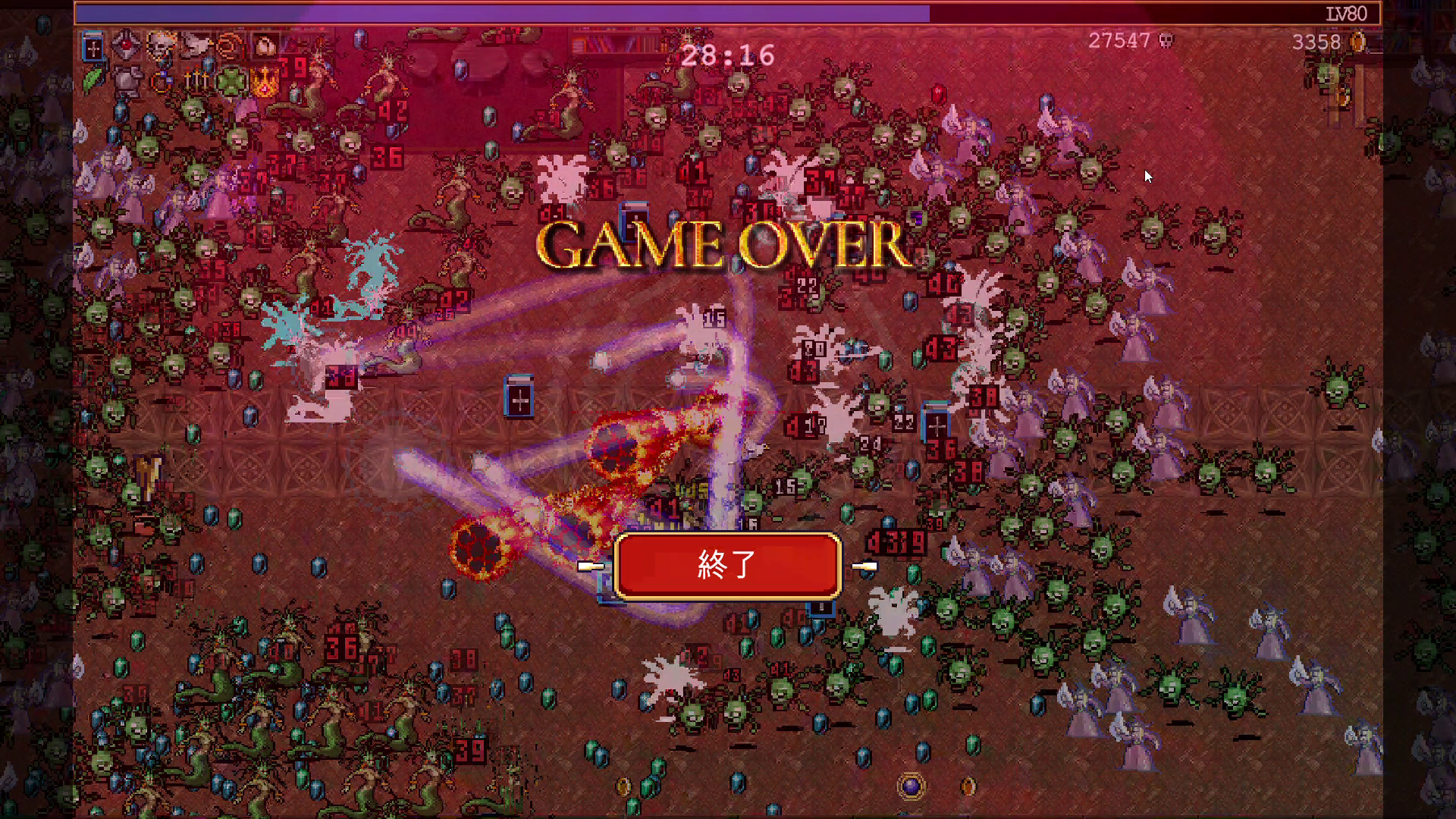Click the orange ring accessory icon

click(227, 45)
